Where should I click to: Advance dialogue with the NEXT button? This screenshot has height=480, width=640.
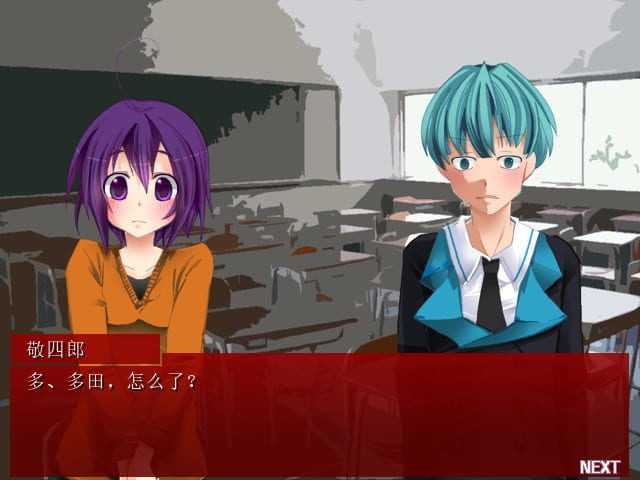[599, 467]
